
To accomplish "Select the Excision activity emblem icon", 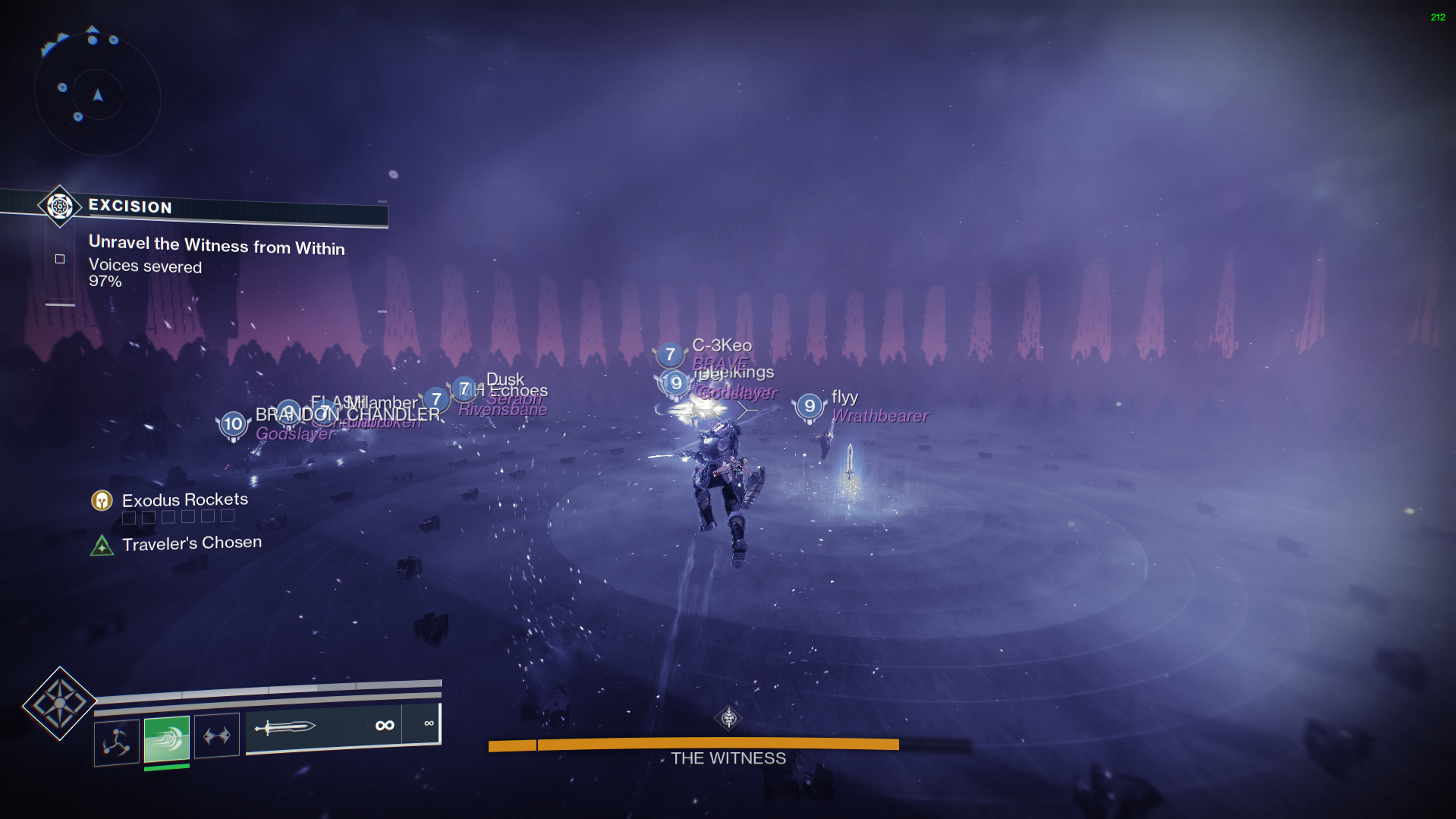I will pyautogui.click(x=59, y=206).
